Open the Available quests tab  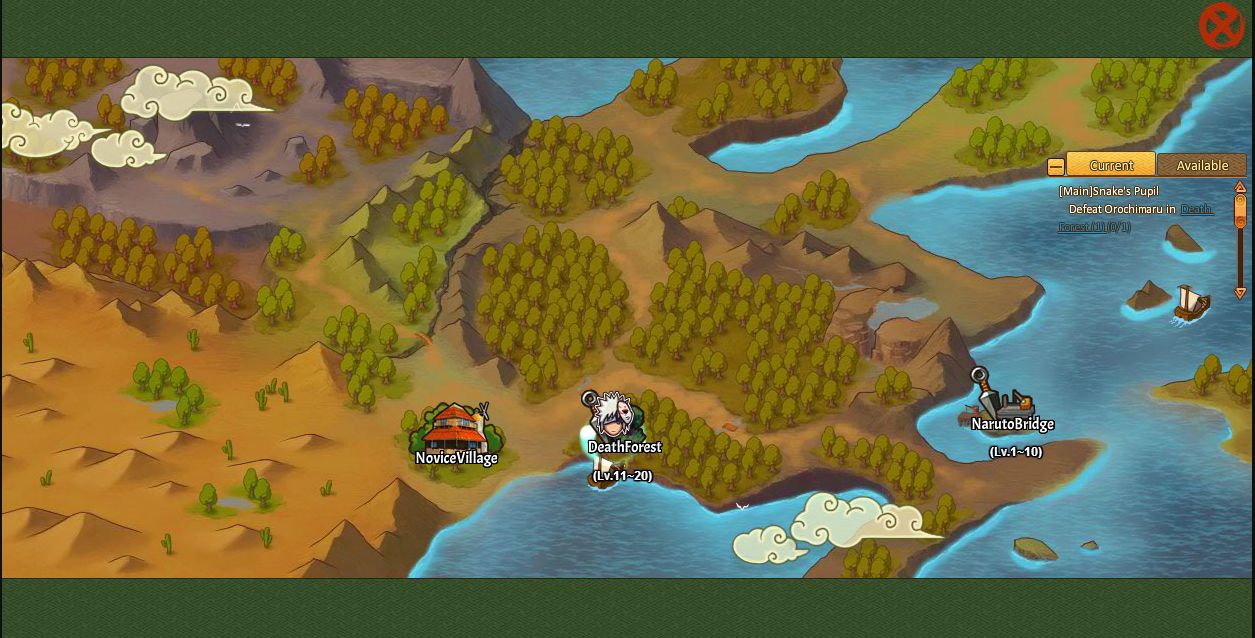1201,165
